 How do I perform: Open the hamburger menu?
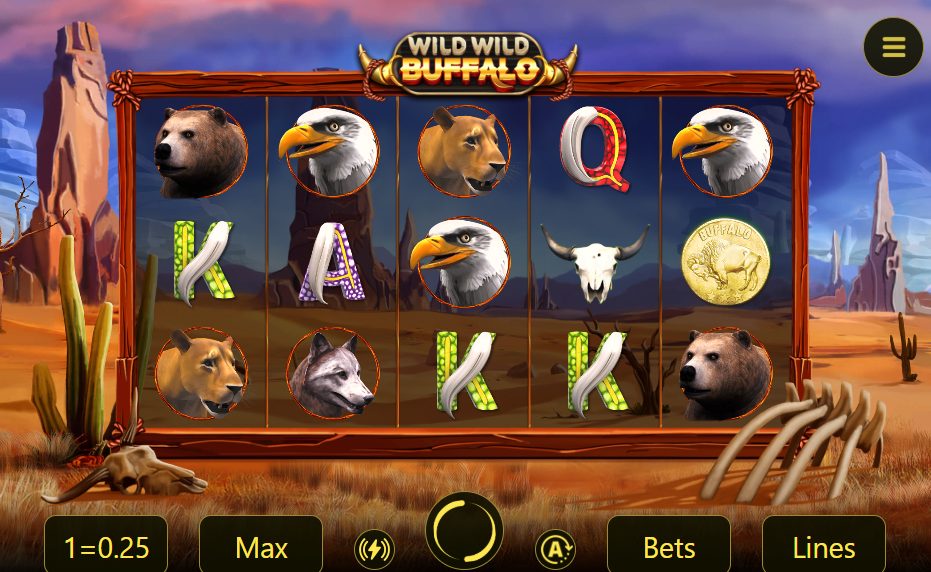click(893, 47)
